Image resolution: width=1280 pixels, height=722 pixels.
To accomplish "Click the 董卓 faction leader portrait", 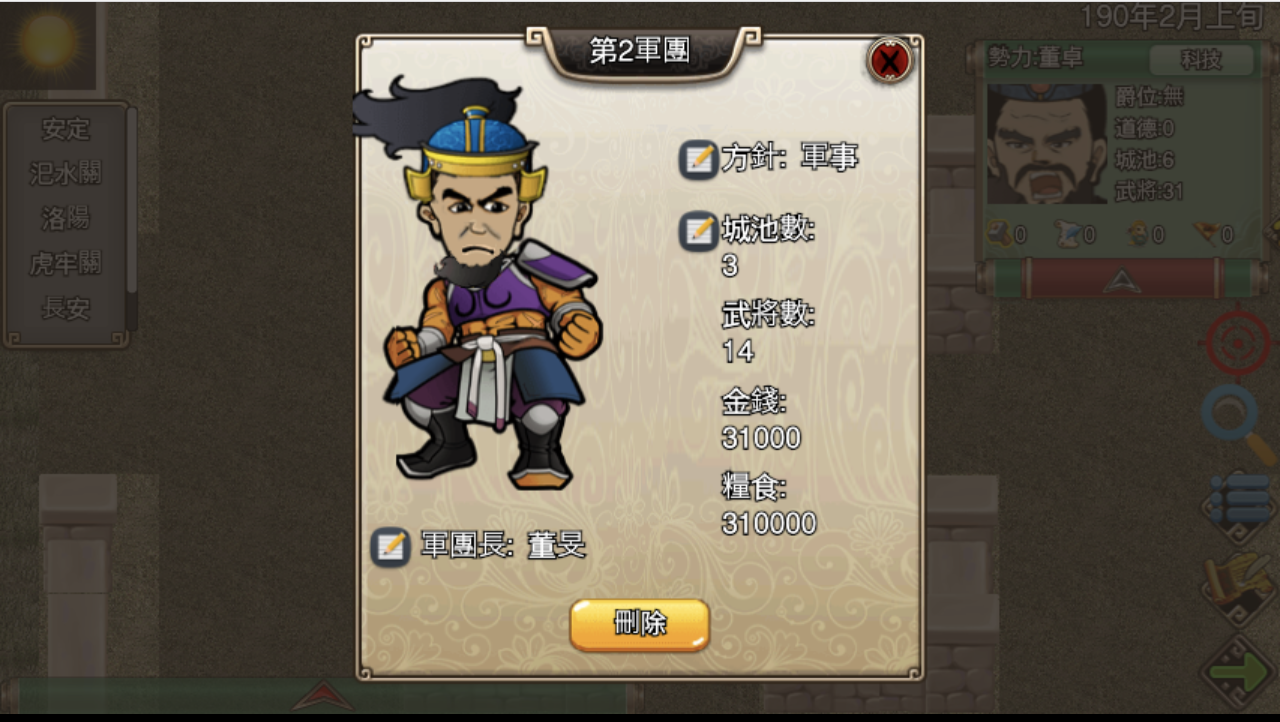I will (x=1046, y=144).
